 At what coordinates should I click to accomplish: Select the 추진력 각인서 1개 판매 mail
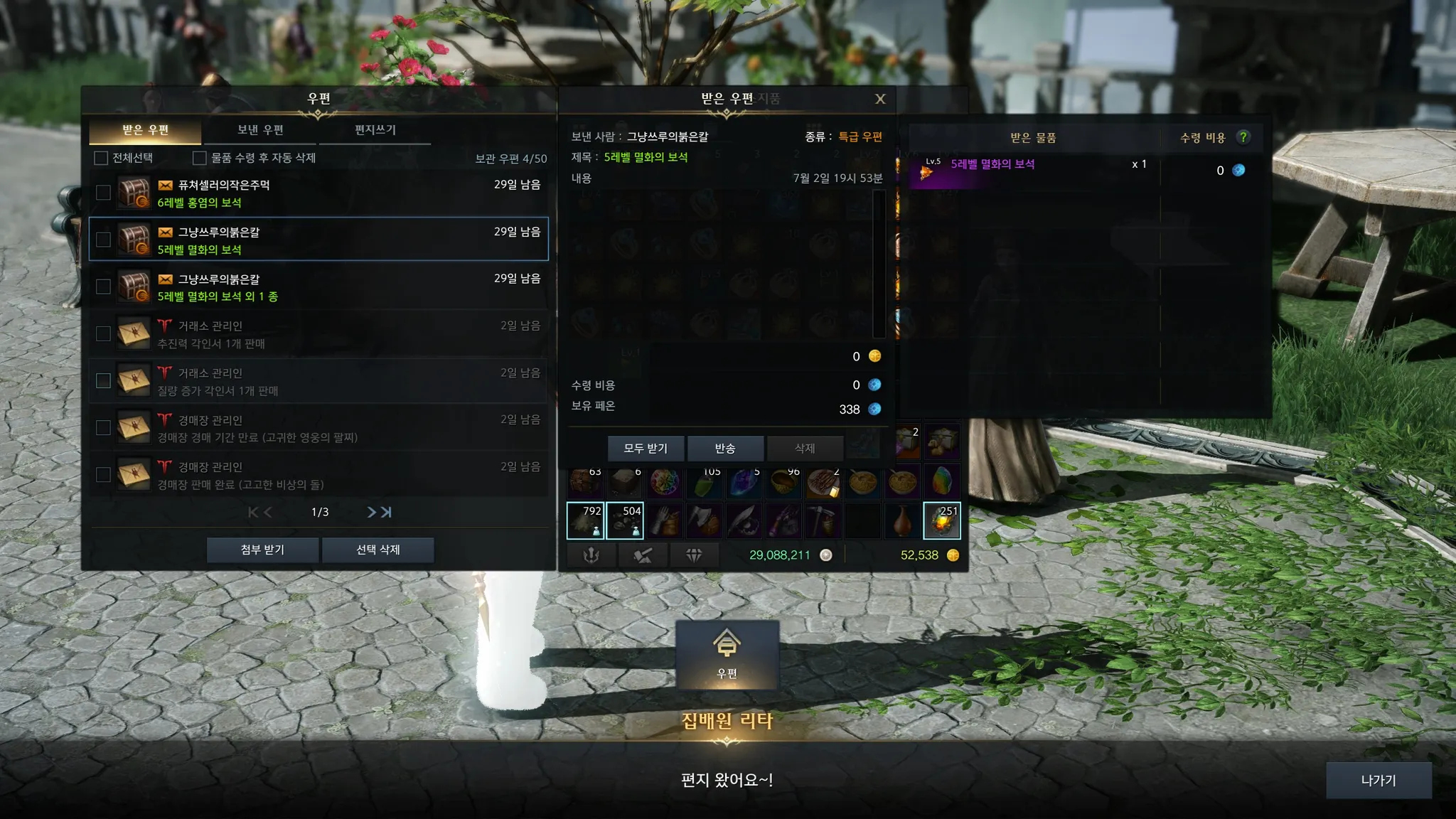point(318,334)
